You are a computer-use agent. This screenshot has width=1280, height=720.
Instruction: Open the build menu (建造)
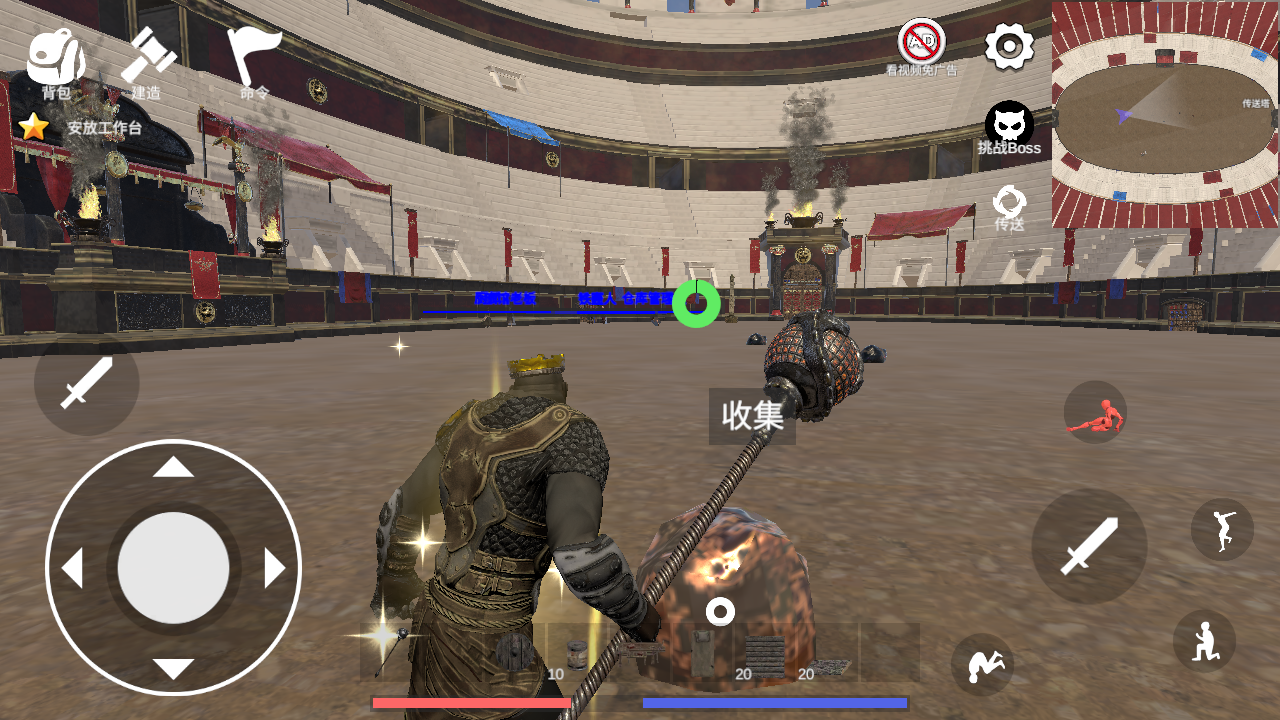[148, 62]
